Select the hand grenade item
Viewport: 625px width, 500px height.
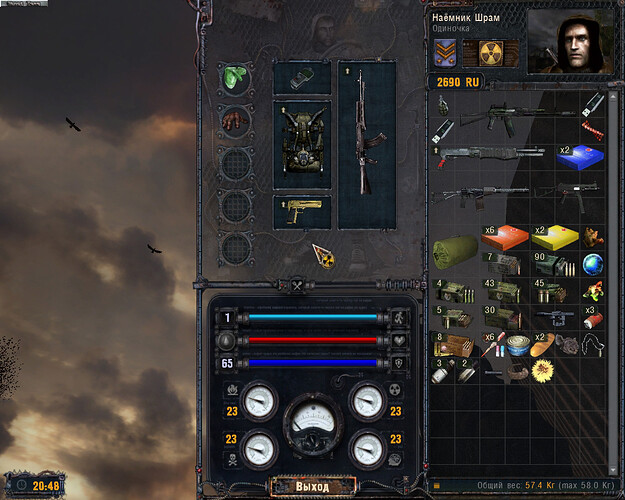coord(443,102)
